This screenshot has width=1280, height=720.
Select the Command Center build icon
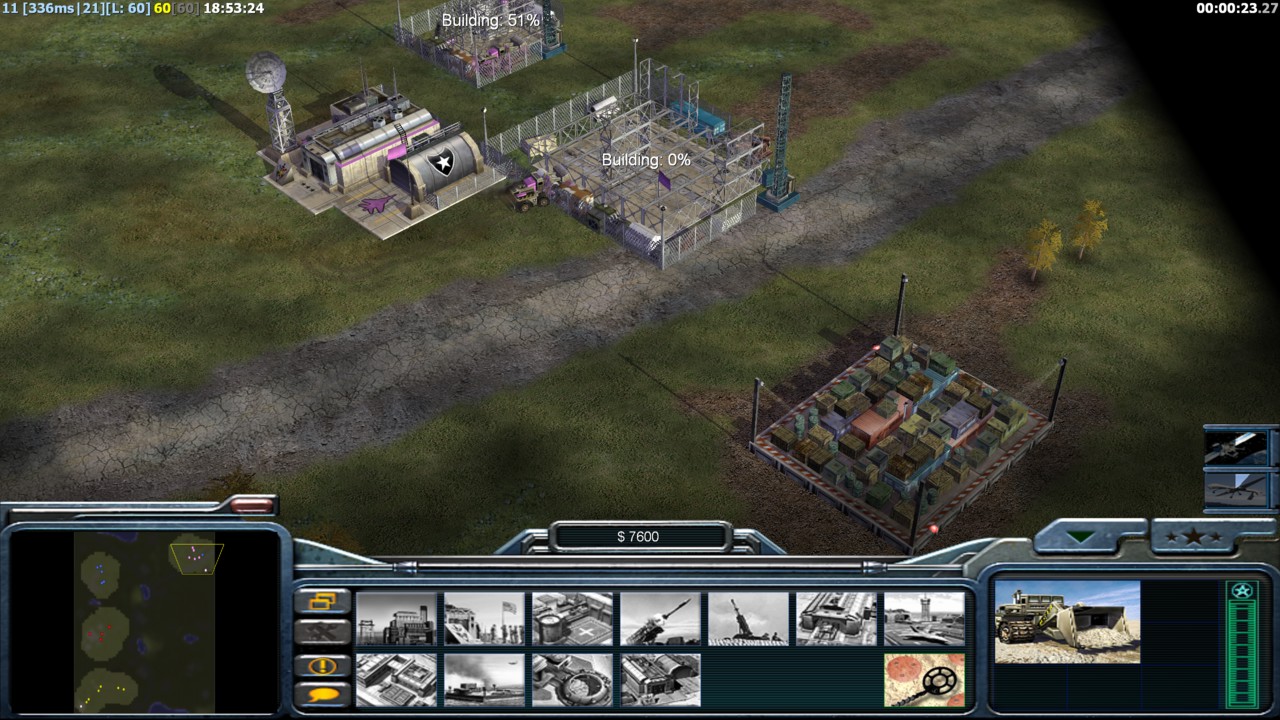click(x=660, y=680)
